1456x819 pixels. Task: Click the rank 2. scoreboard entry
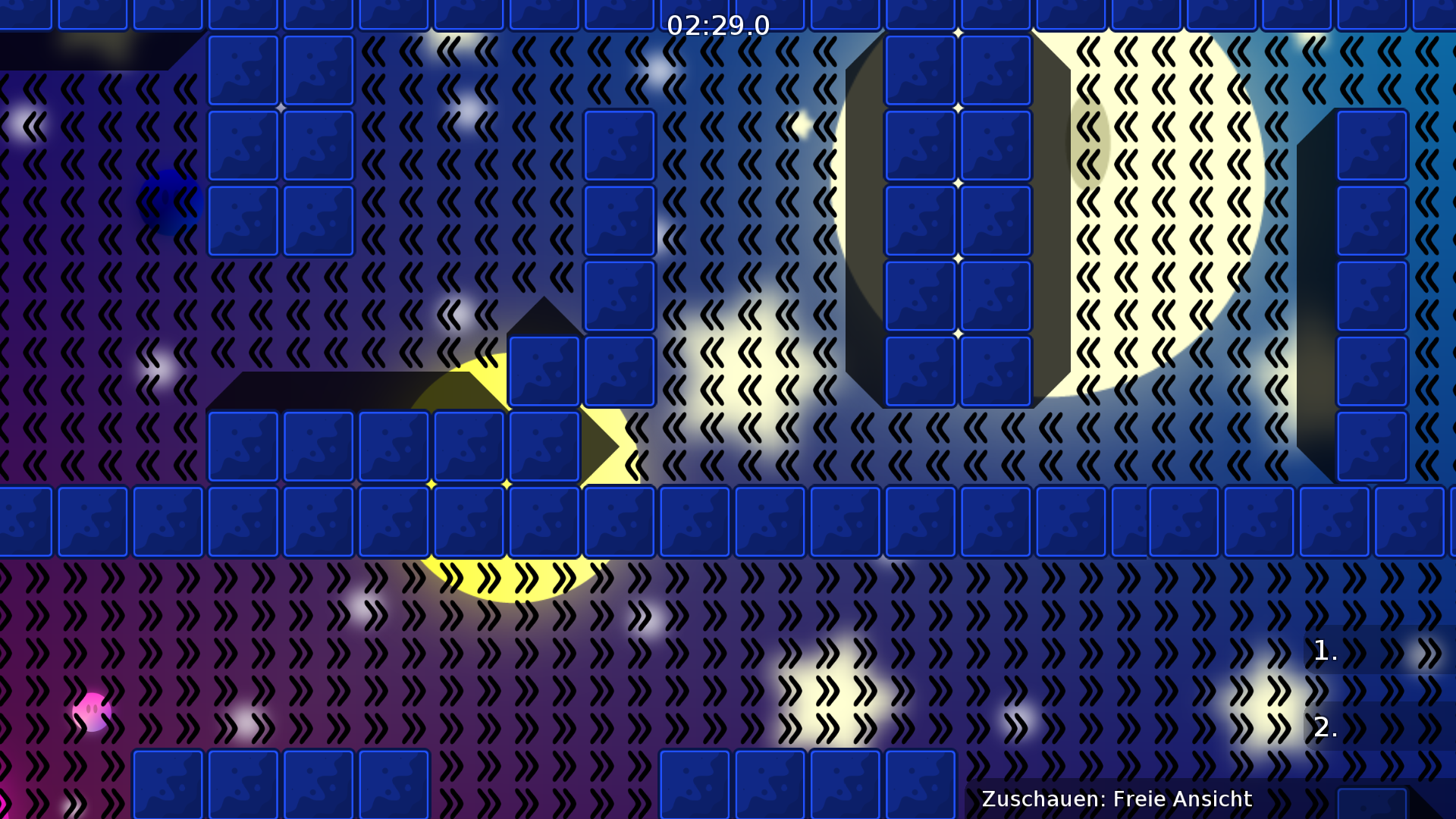tap(1325, 730)
